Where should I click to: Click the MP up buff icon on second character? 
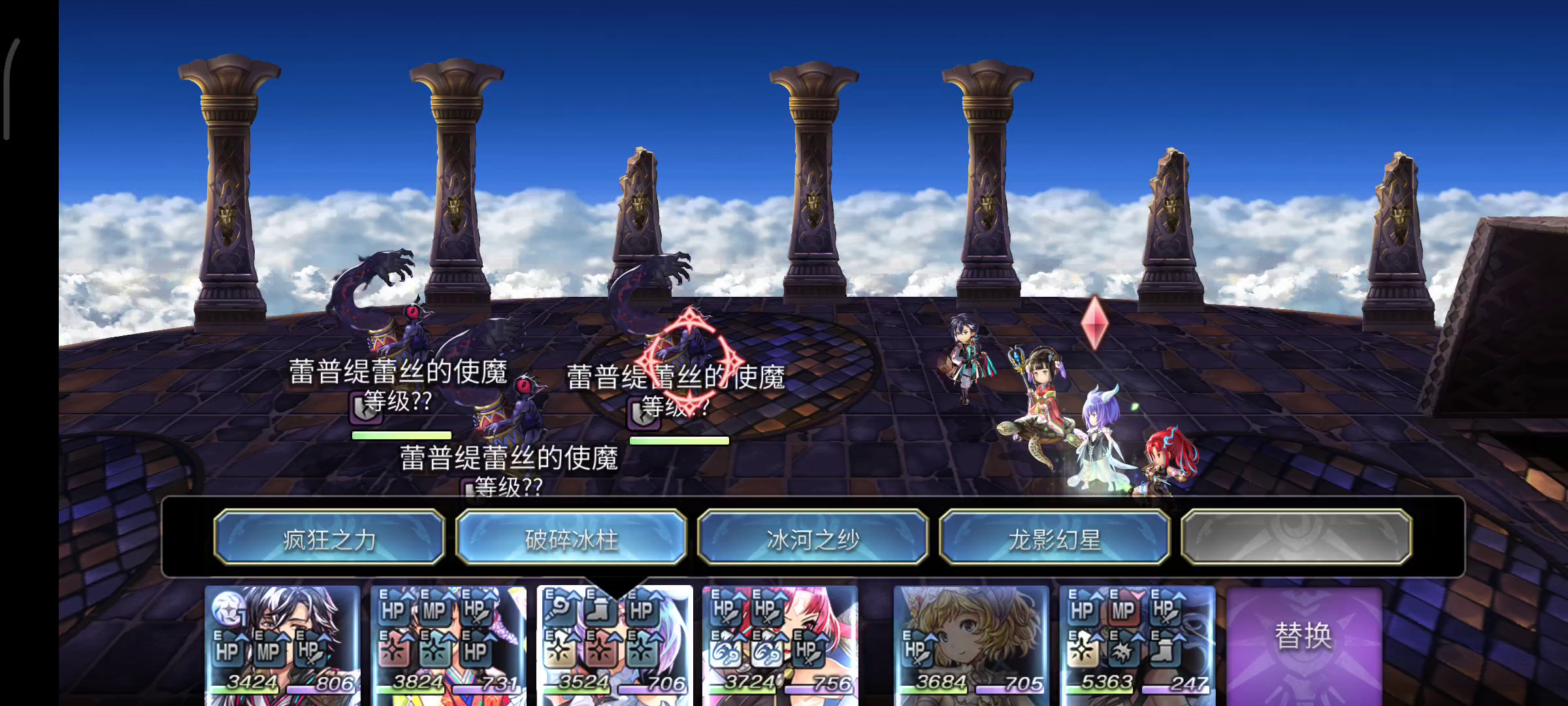click(x=434, y=611)
